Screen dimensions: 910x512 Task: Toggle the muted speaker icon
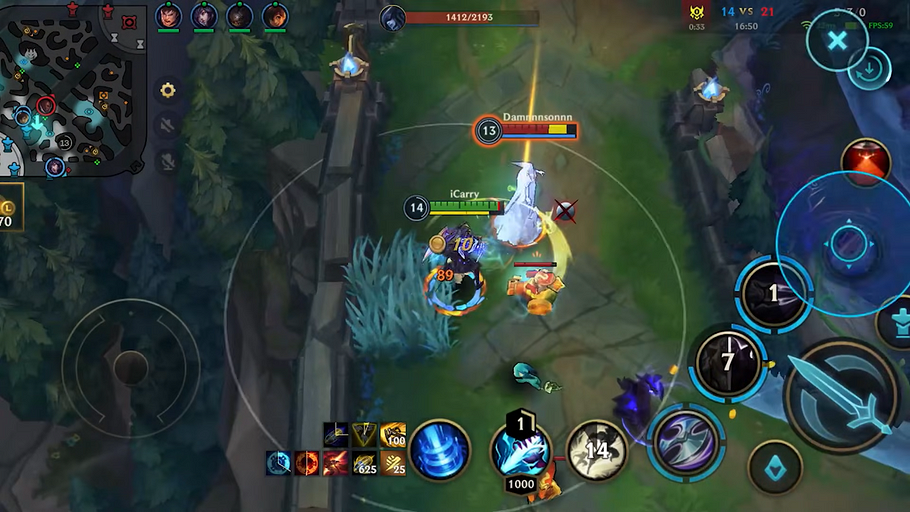coord(168,125)
